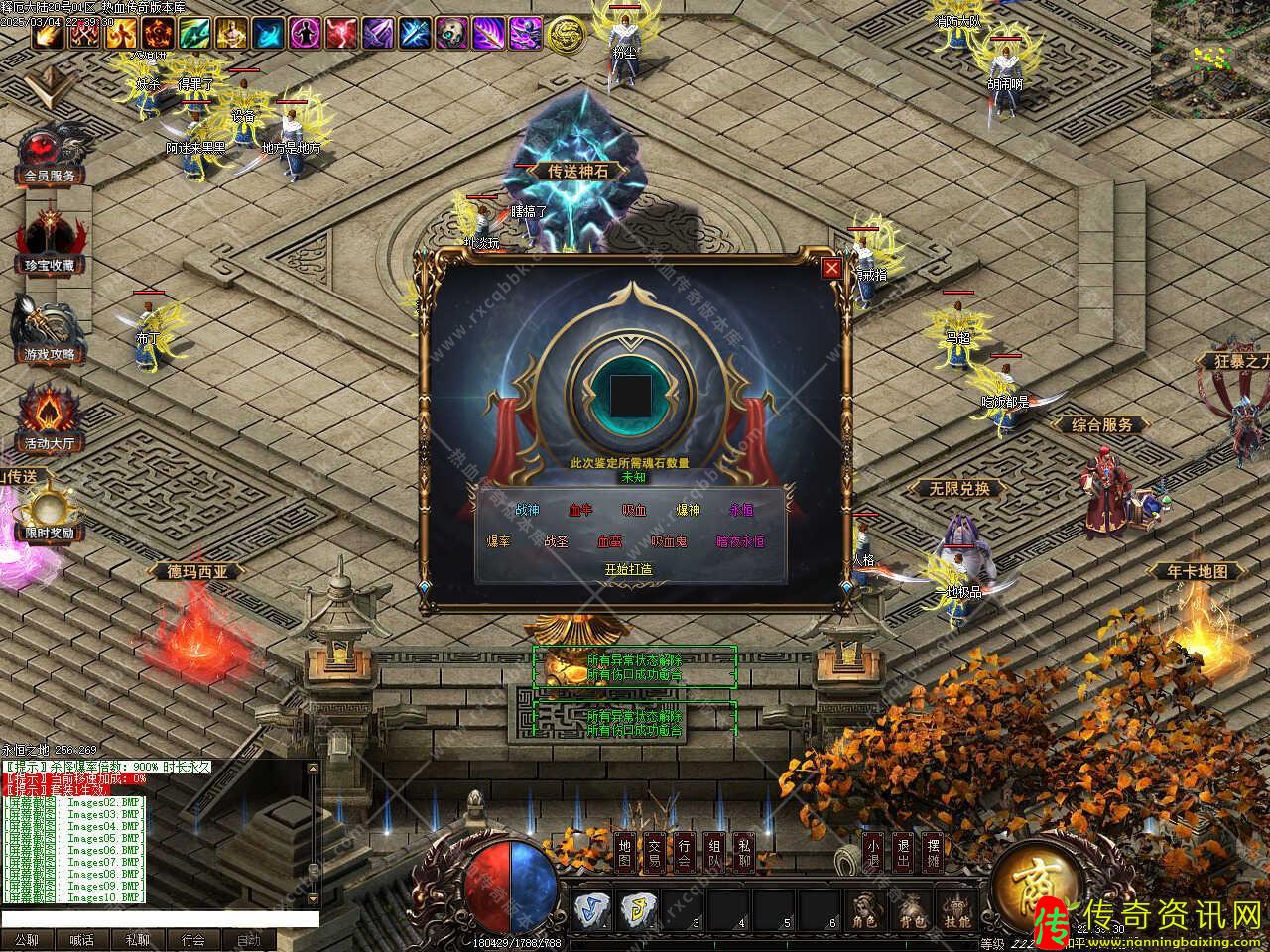Select the empty item slot in the forging orb

[x=630, y=395]
